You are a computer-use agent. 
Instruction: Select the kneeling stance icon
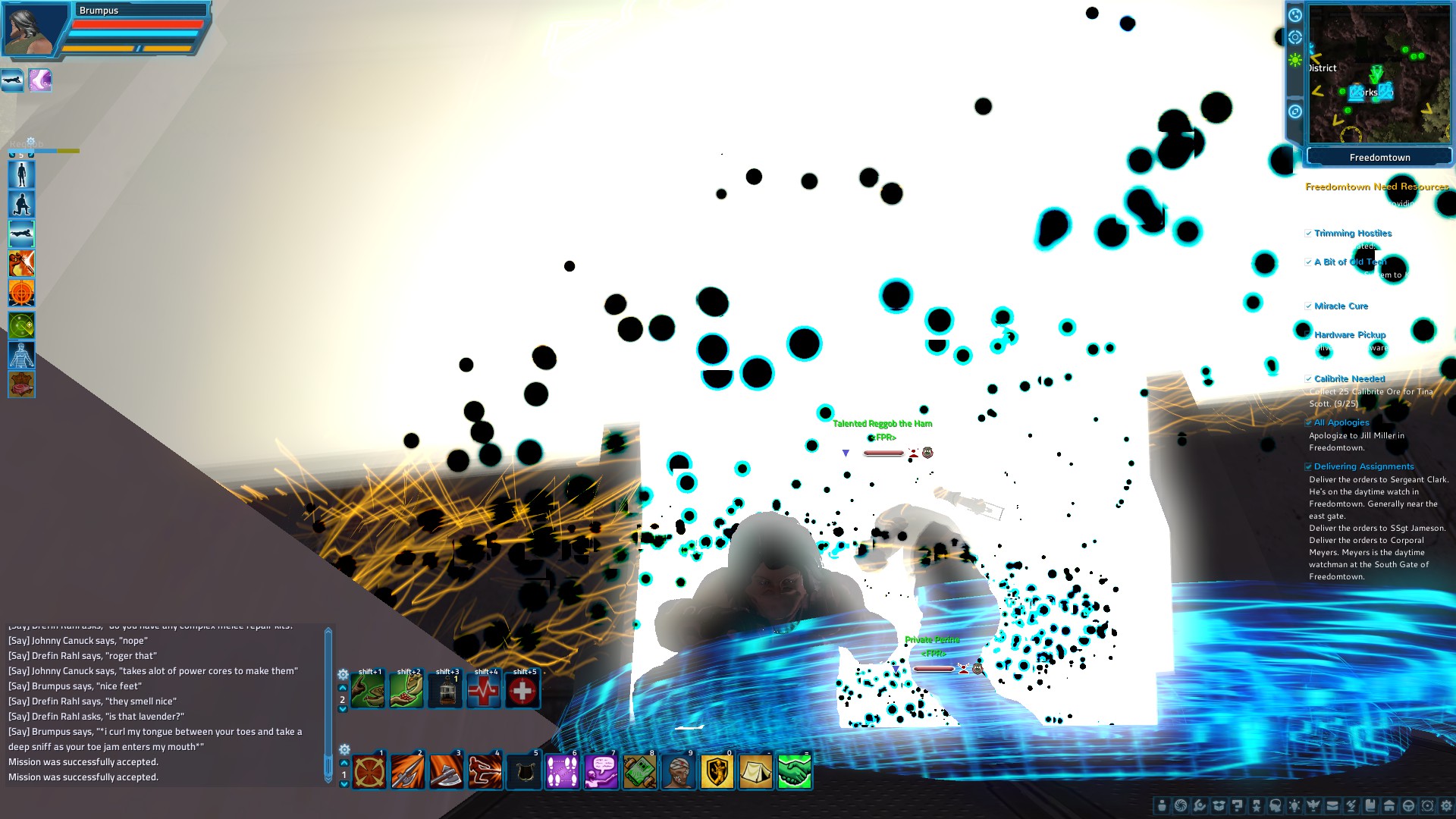[x=21, y=203]
